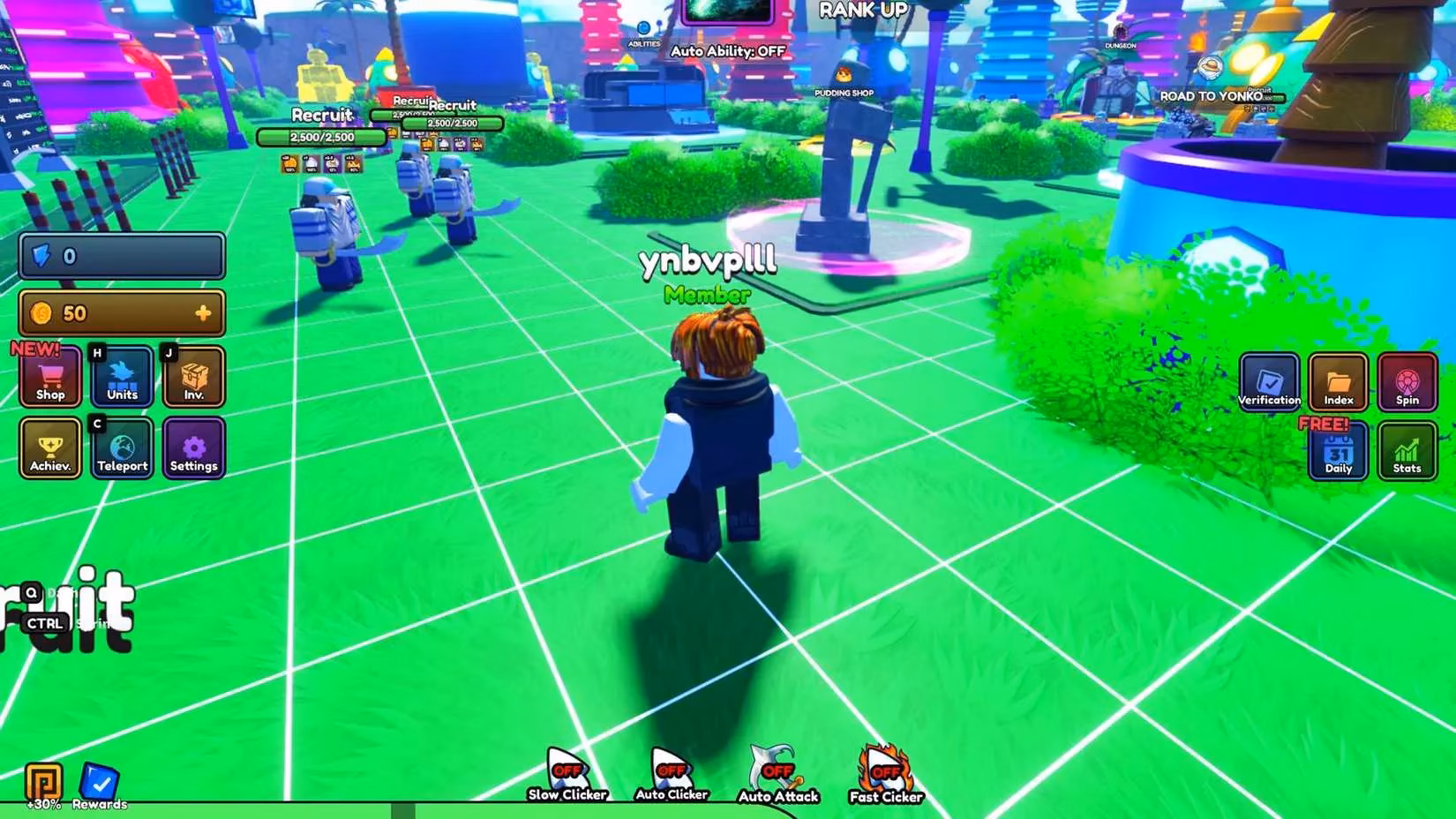Open the Teleport menu
Screen dimensions: 1456x819
pyautogui.click(x=122, y=447)
